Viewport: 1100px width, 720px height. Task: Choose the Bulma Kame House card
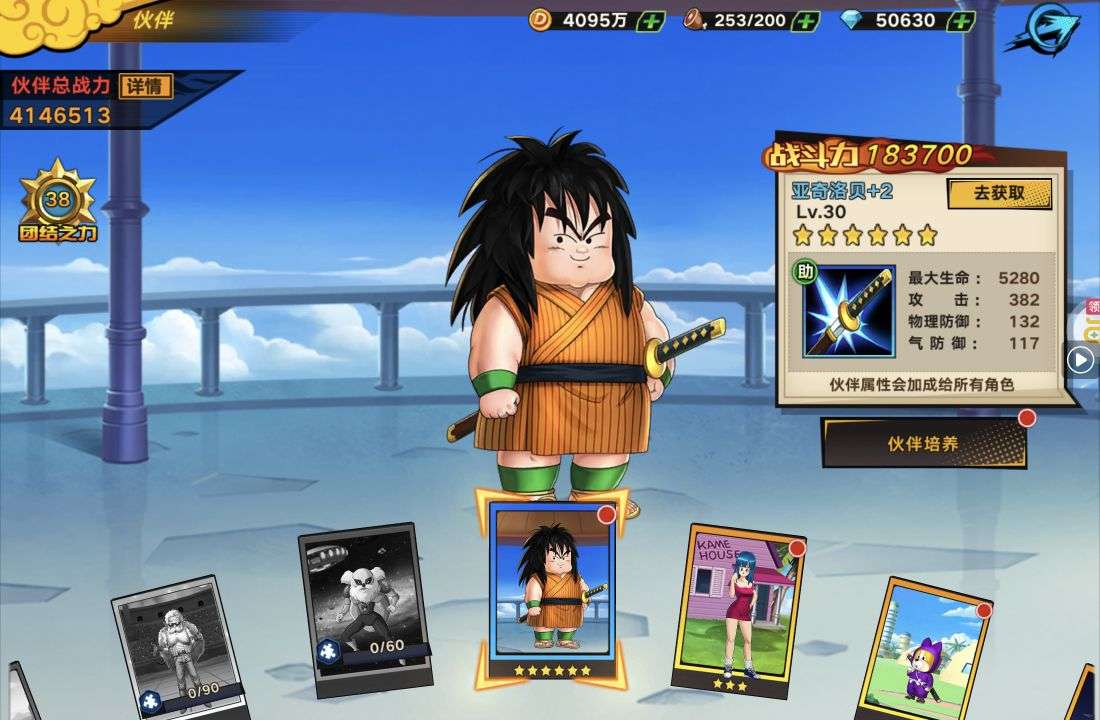pyautogui.click(x=741, y=605)
